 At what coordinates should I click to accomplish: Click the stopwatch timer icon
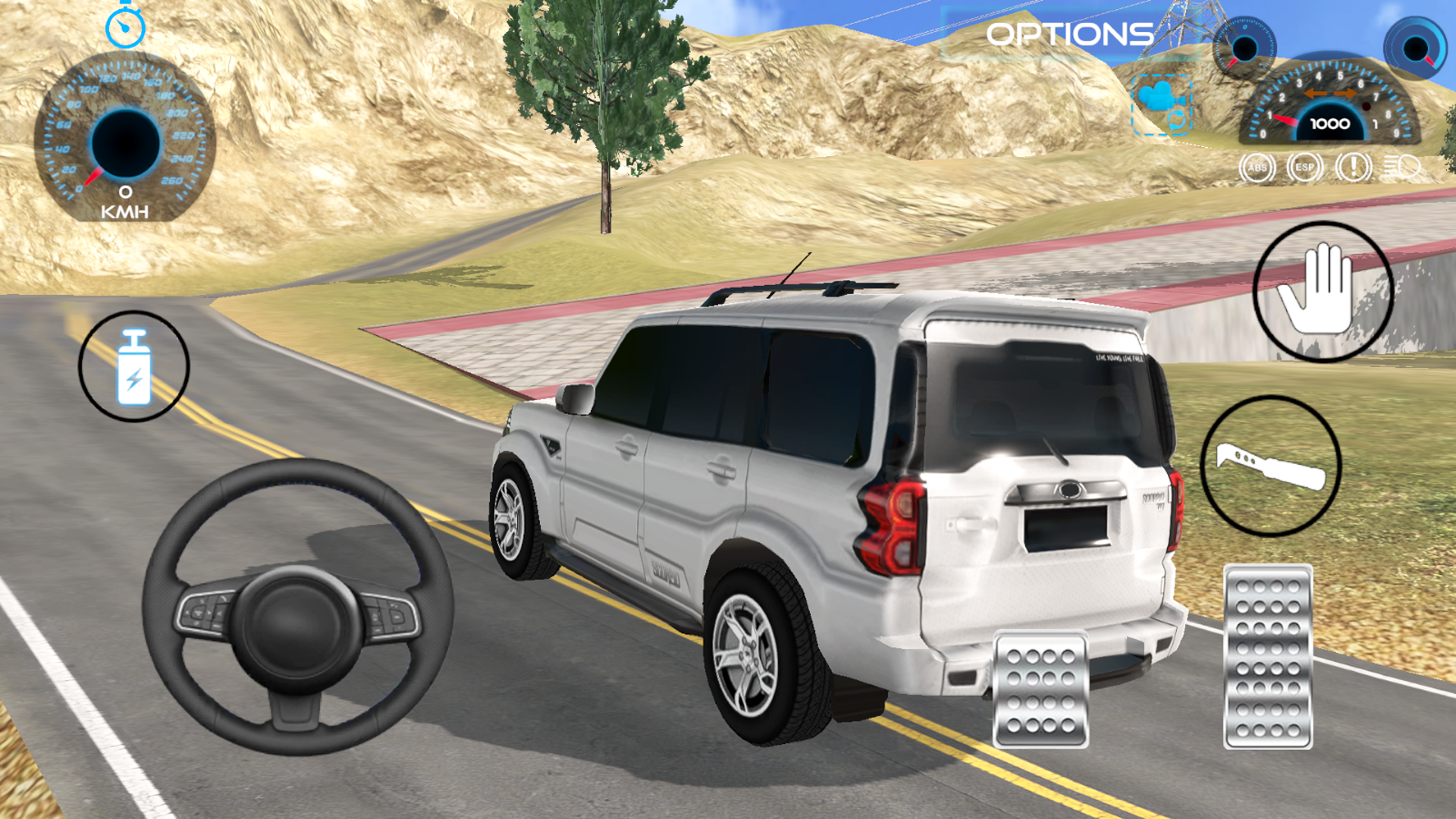click(x=126, y=27)
